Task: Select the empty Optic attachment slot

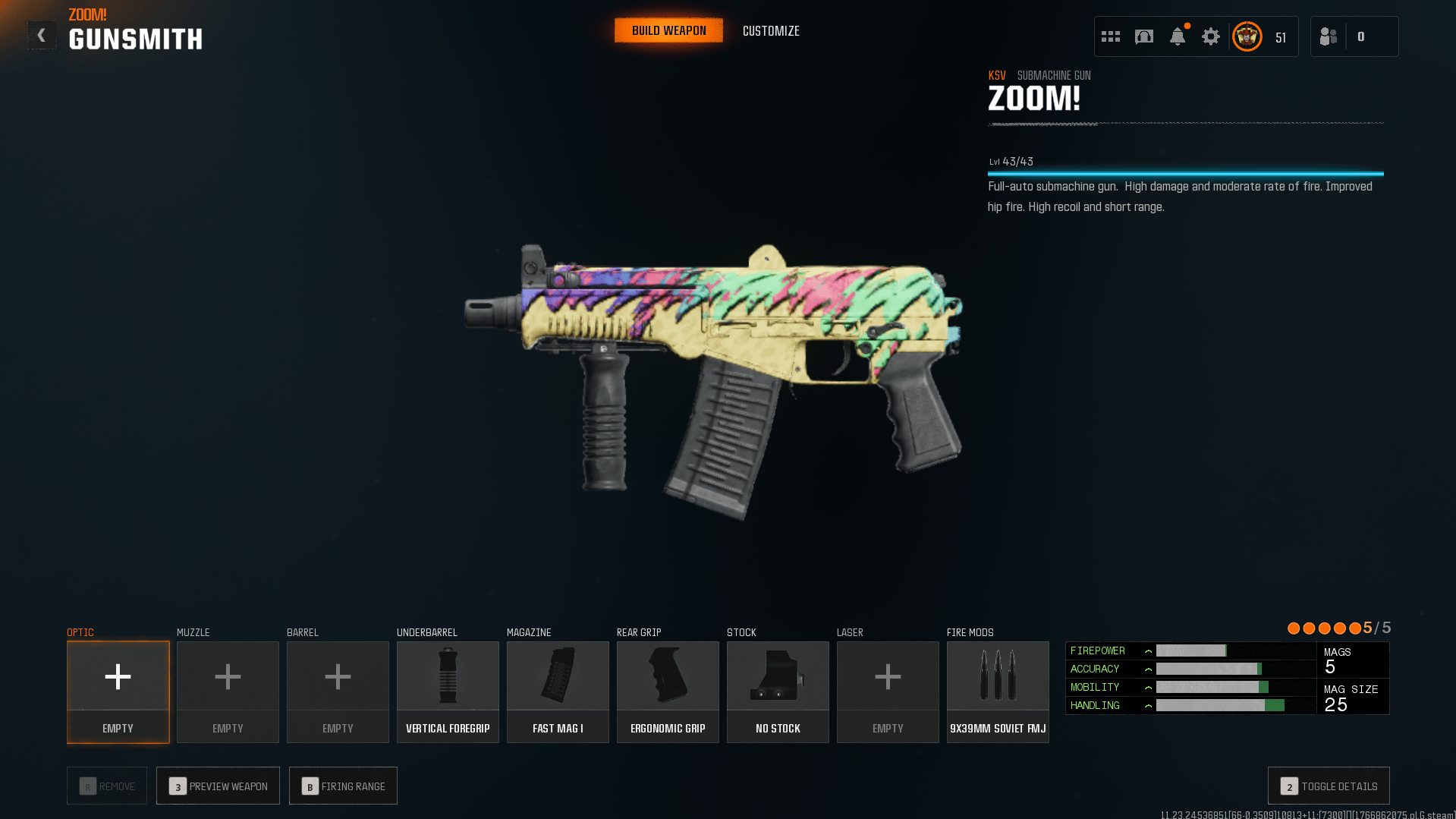Action: [118, 691]
